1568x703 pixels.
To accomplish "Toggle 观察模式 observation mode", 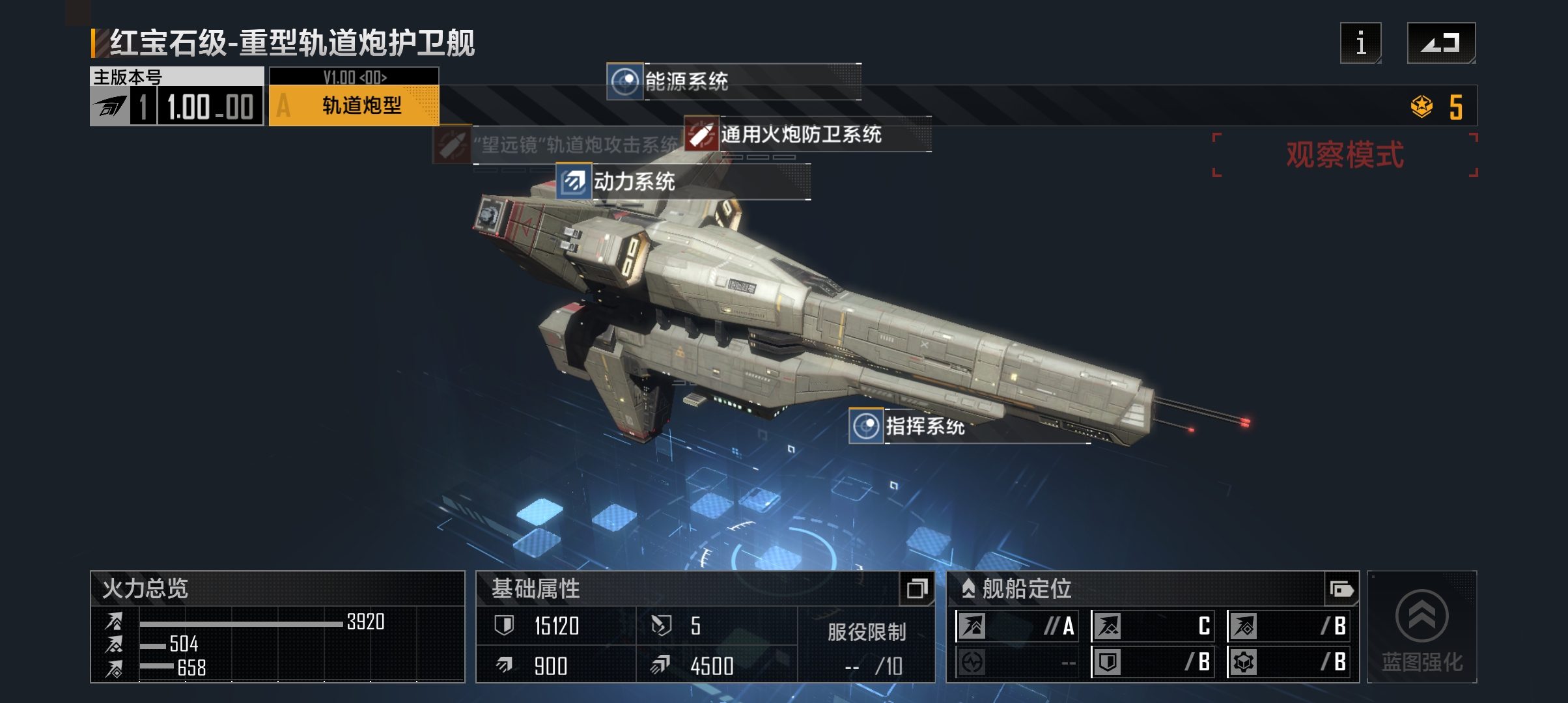I will (x=1344, y=155).
